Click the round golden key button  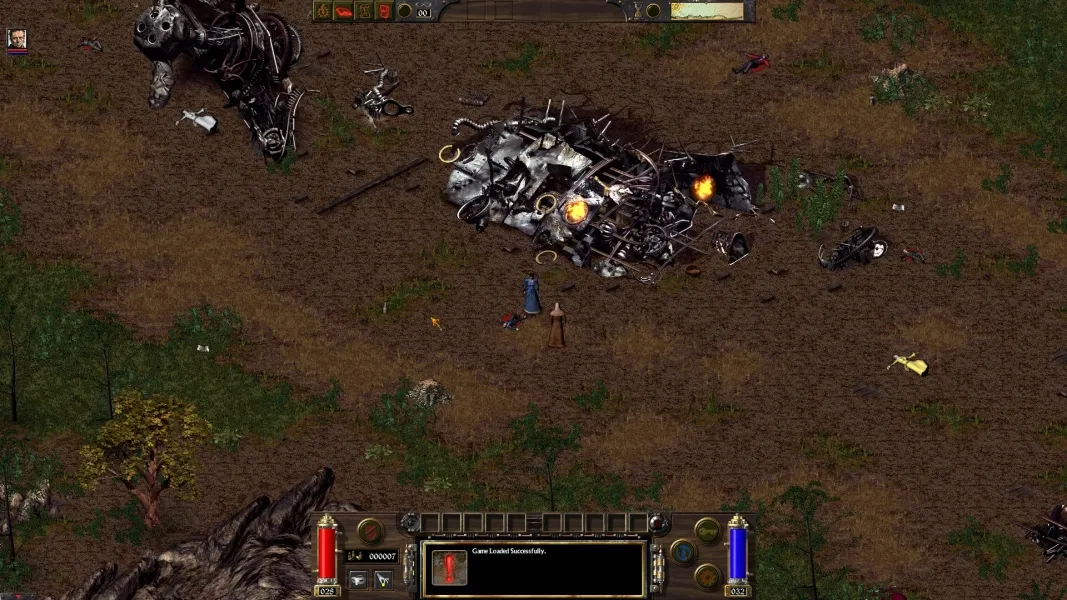tap(708, 530)
